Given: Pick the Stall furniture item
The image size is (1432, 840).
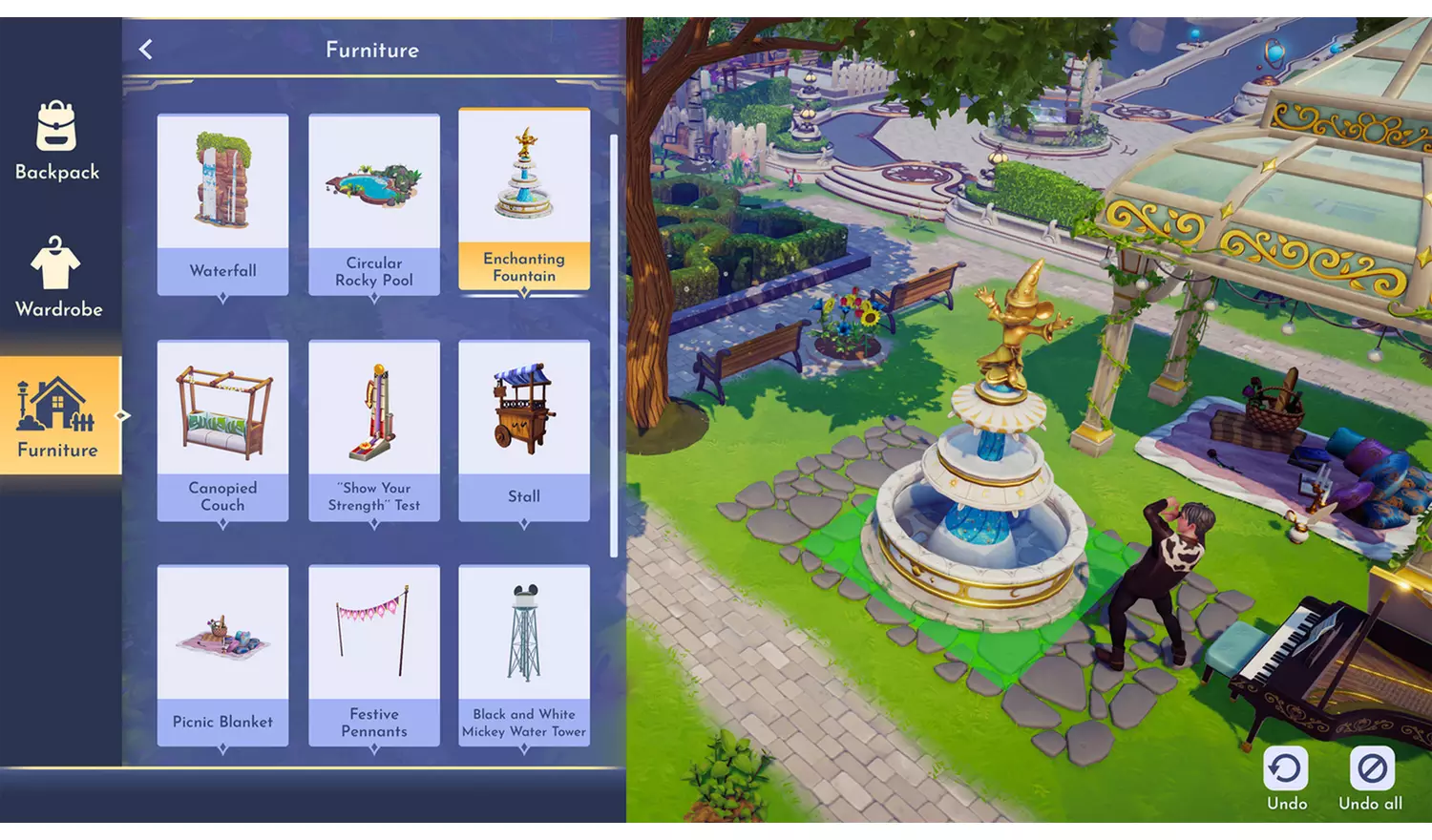Looking at the screenshot, I should [x=524, y=430].
